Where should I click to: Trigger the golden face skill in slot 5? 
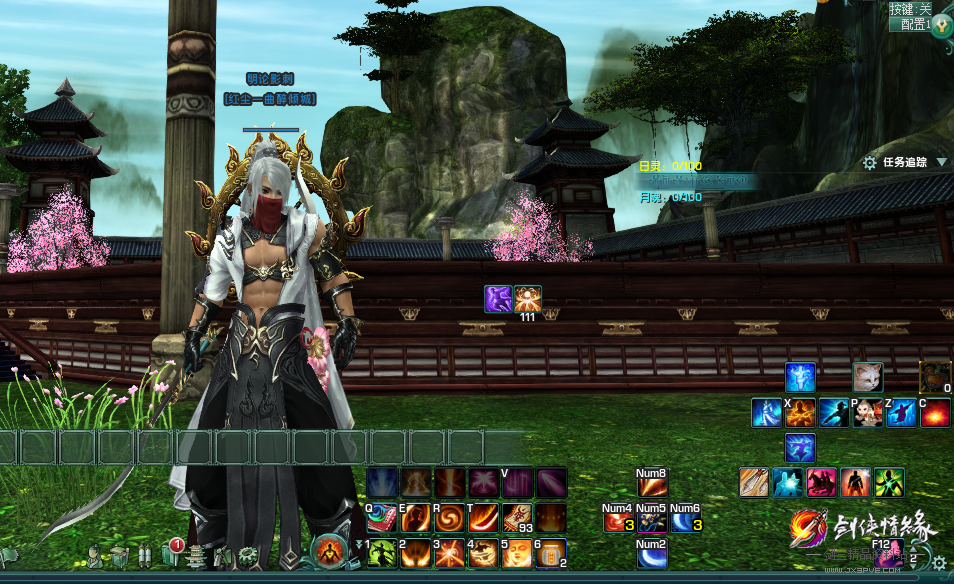(517, 552)
